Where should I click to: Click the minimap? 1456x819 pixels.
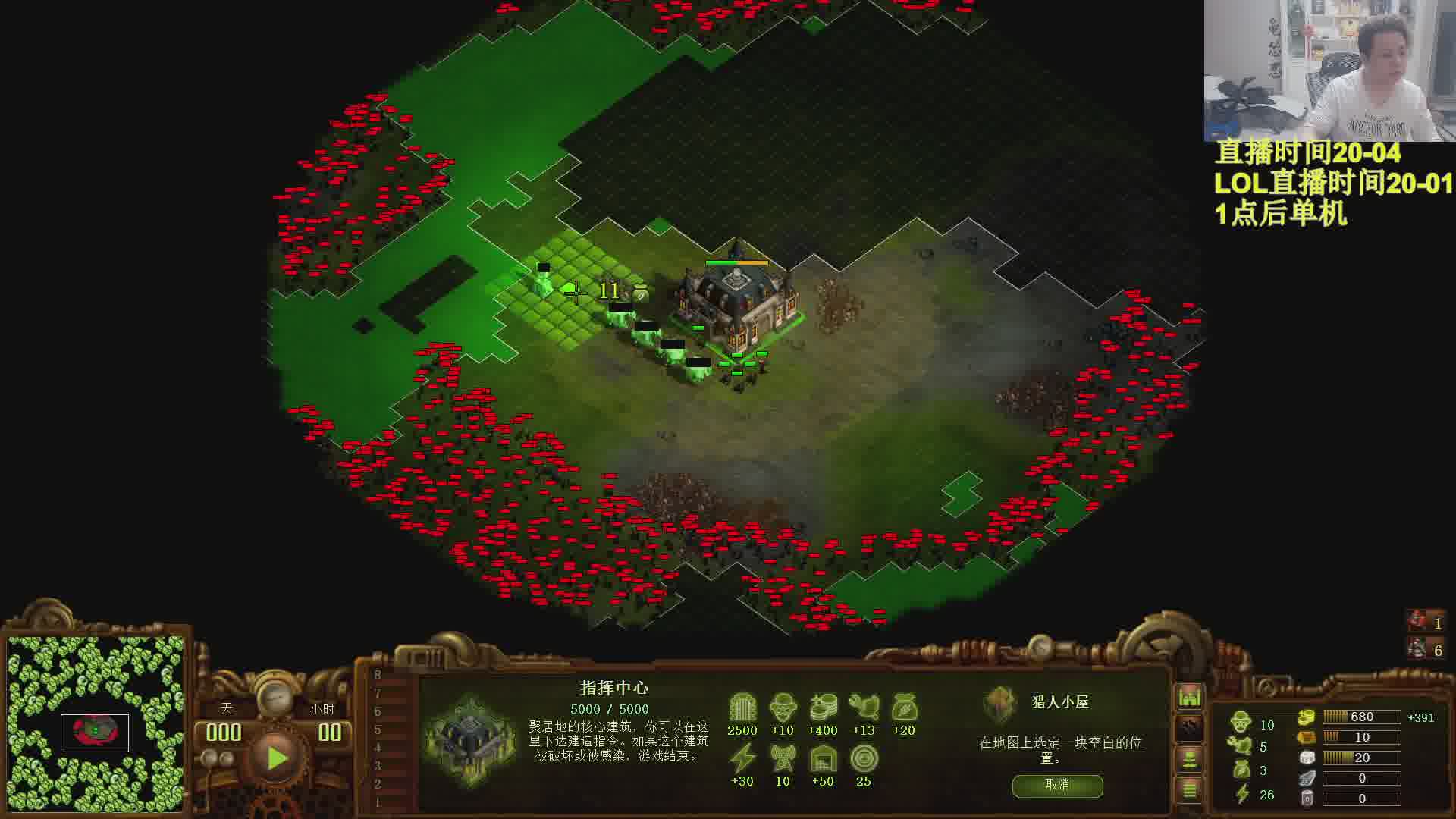pyautogui.click(x=96, y=724)
